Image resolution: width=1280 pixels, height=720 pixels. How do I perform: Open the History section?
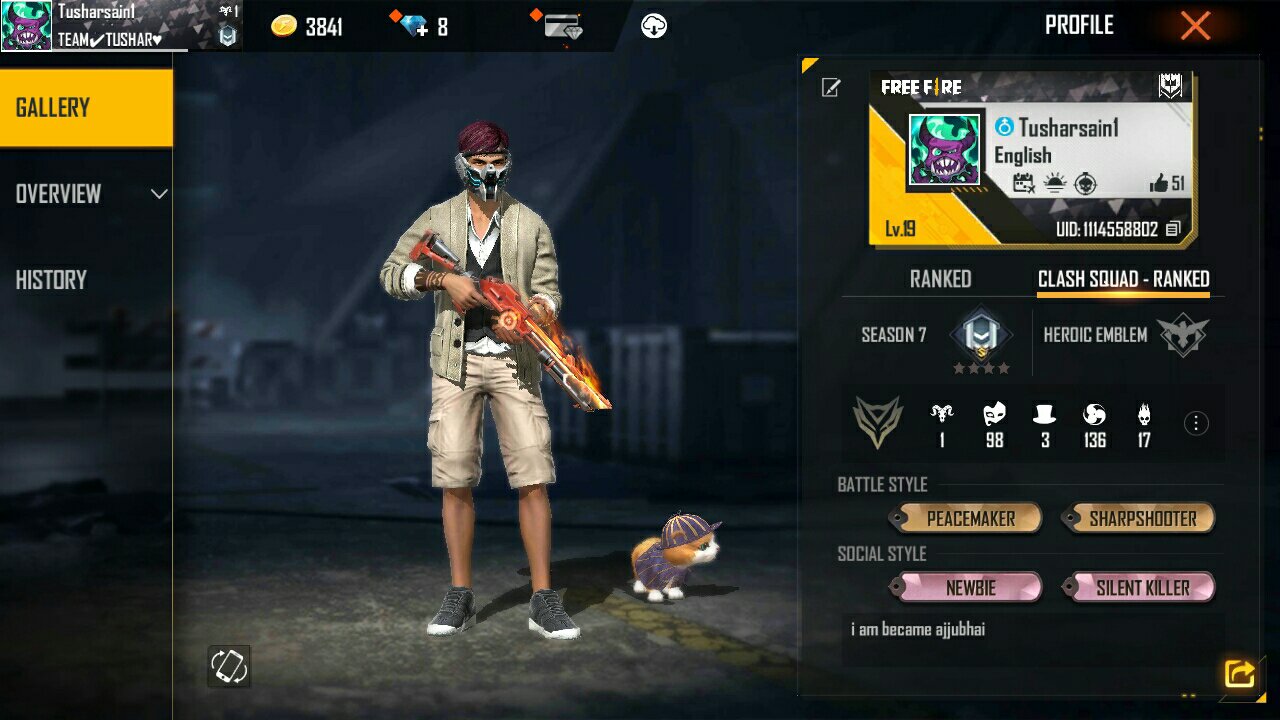[x=52, y=280]
